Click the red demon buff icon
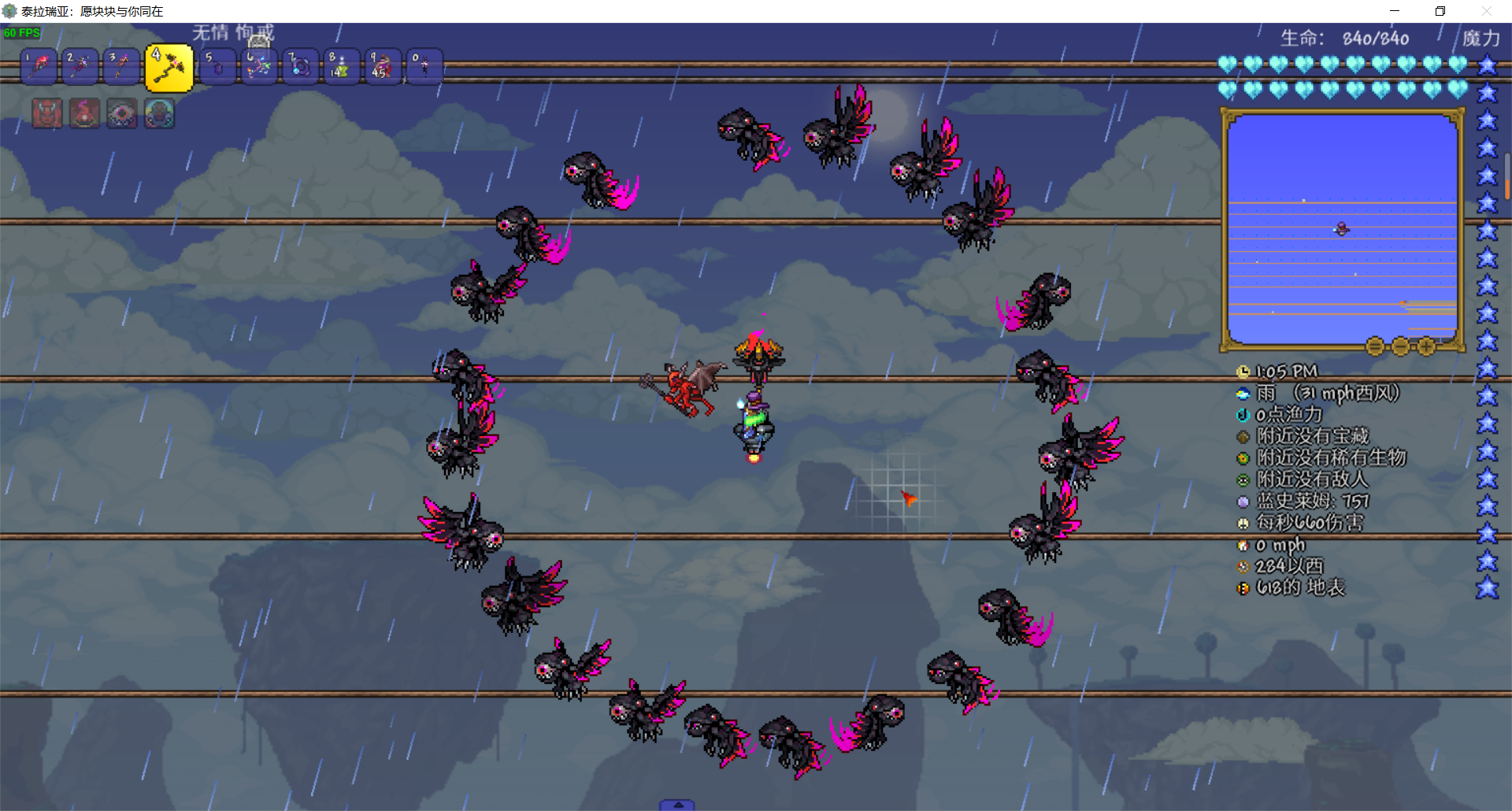 tap(46, 114)
